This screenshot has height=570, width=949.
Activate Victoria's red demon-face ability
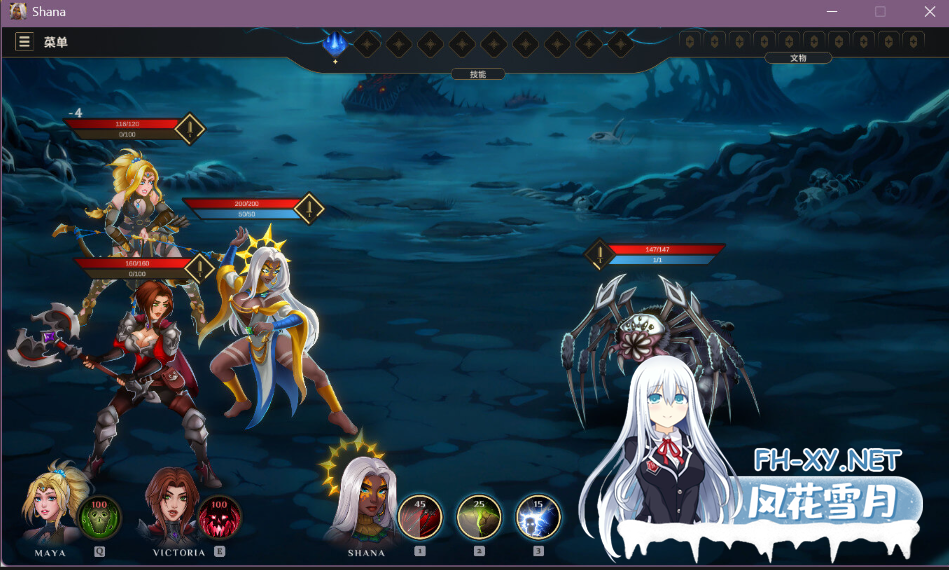[x=219, y=517]
